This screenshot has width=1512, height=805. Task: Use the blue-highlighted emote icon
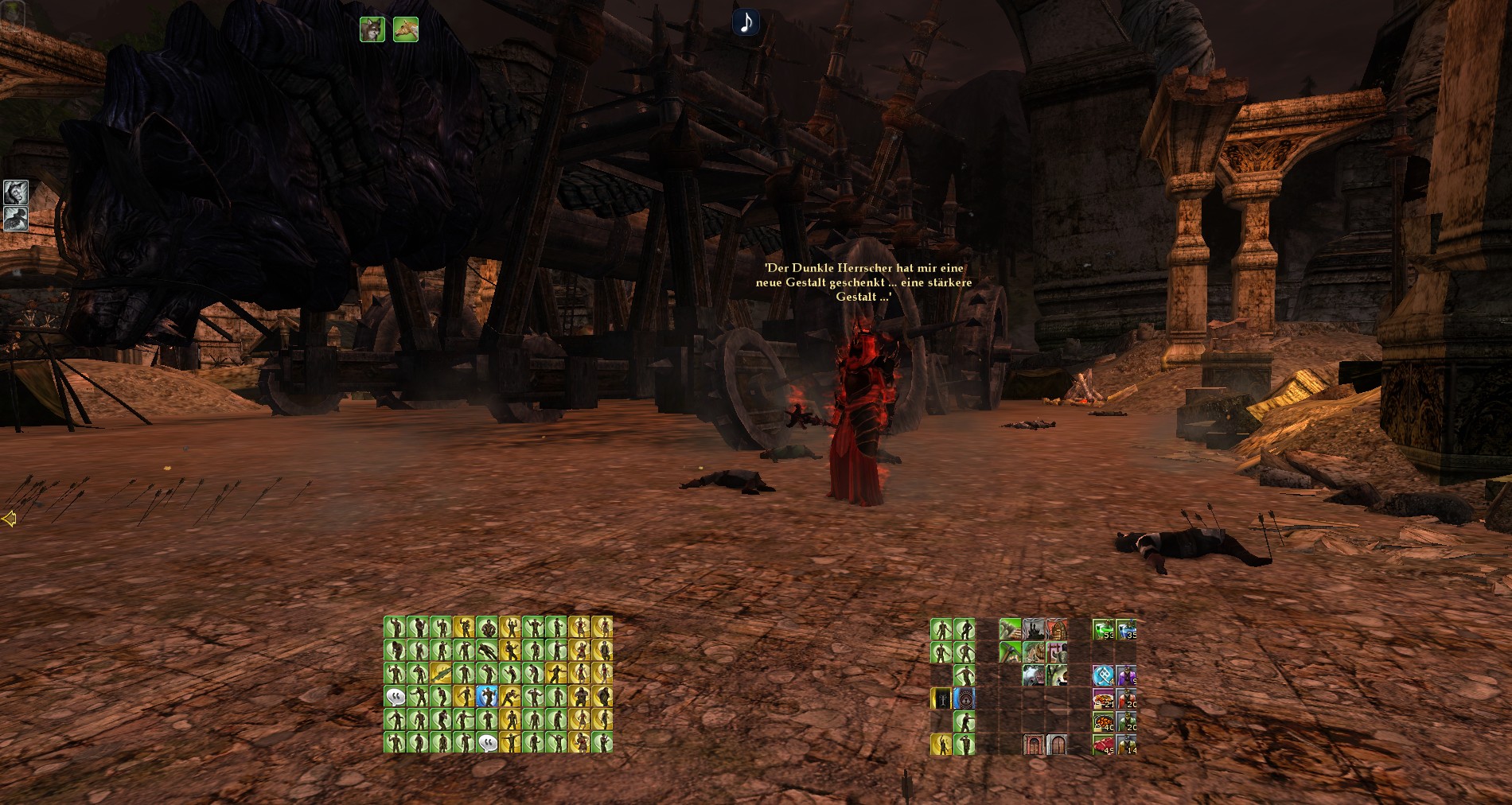(487, 697)
